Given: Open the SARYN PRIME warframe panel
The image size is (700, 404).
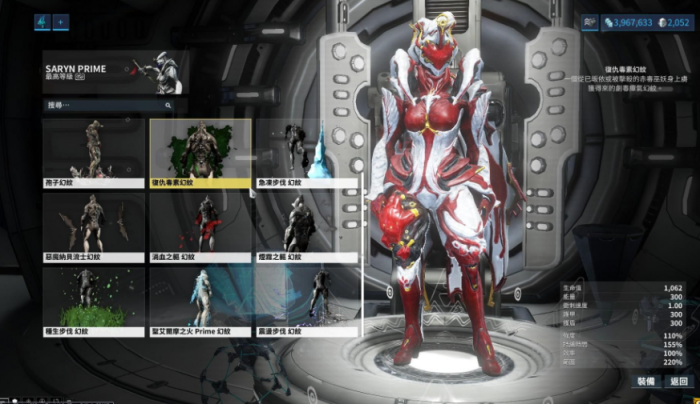Looking at the screenshot, I should (115, 72).
